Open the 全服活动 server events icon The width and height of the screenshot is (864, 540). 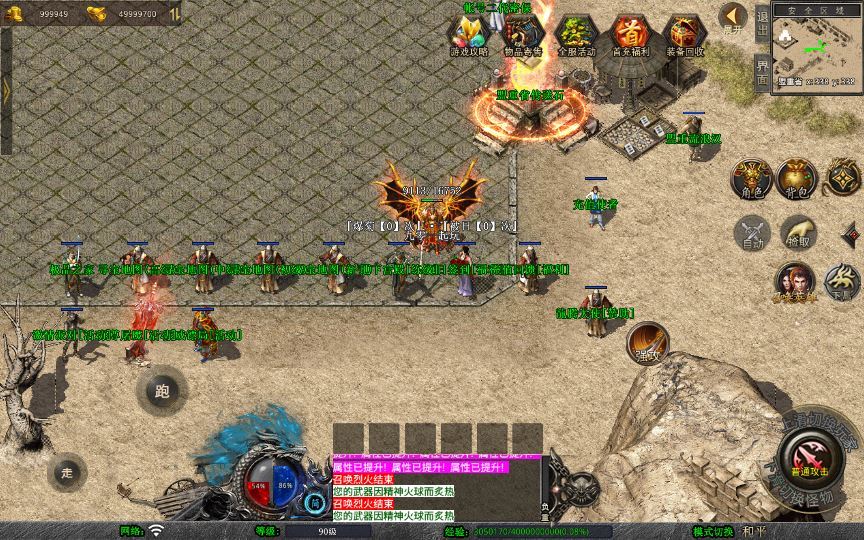577,34
